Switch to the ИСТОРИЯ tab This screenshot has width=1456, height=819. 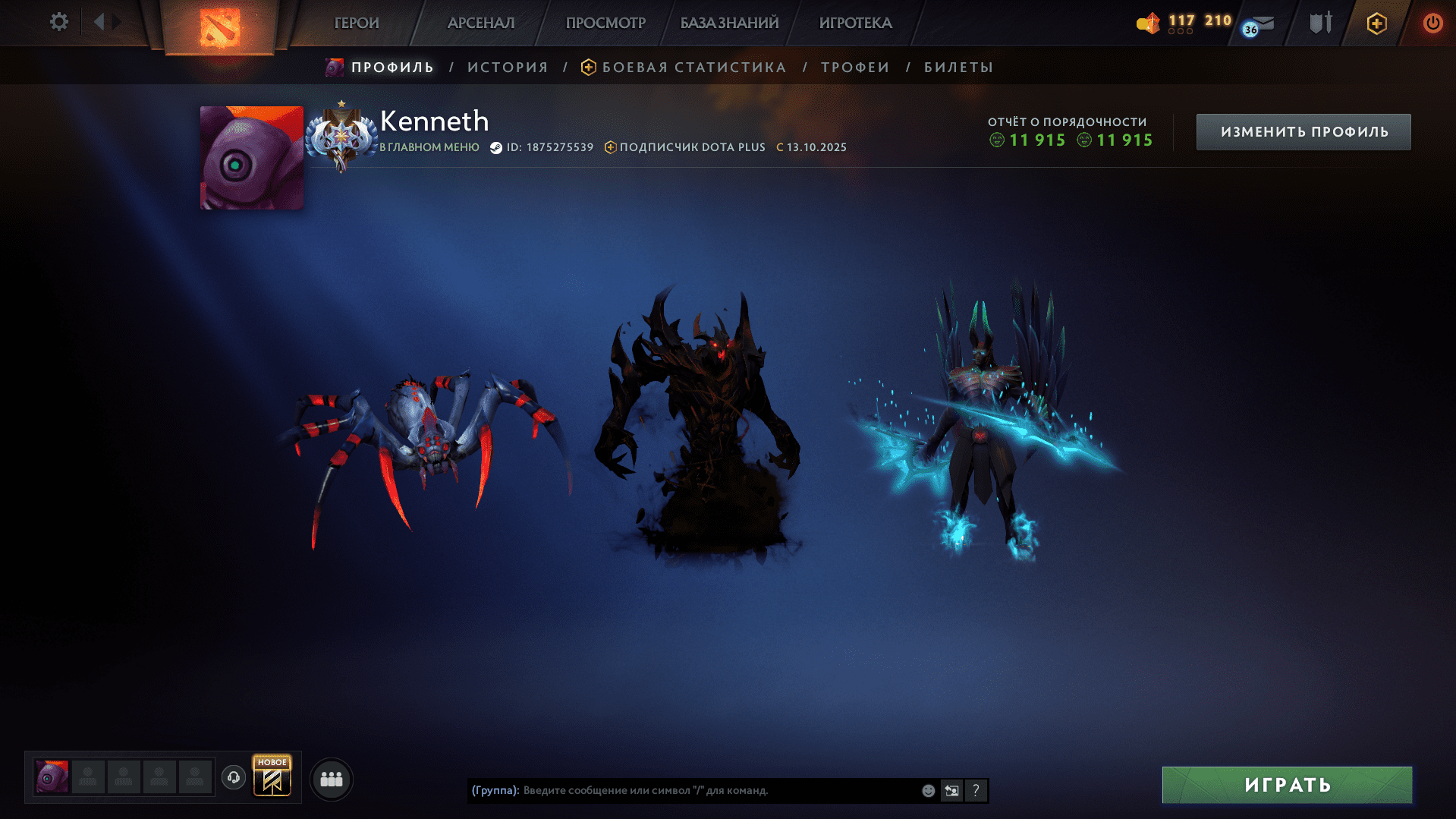(507, 67)
